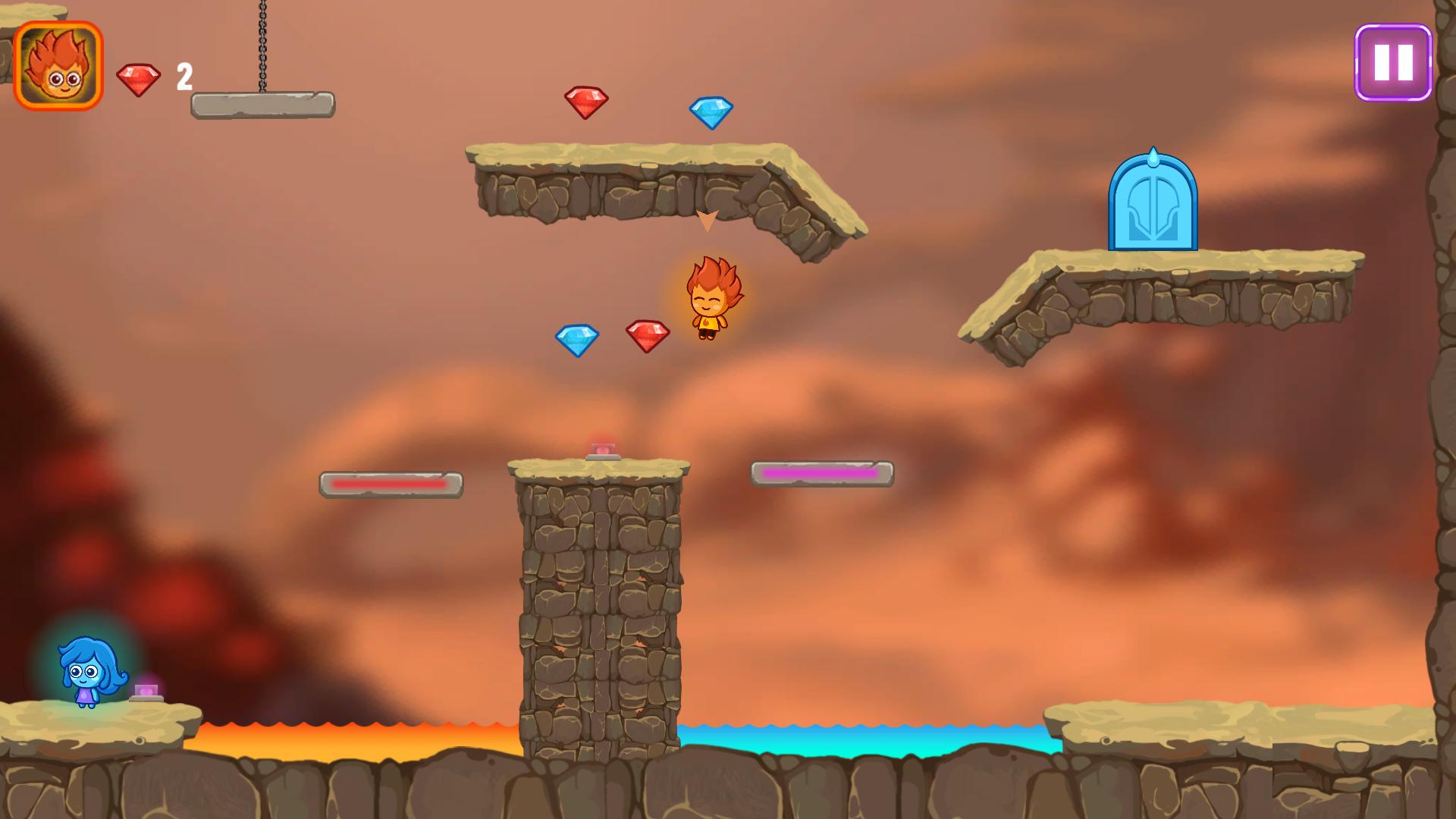Click the pause symbol inside the purple square
The height and width of the screenshot is (819, 1456).
pos(1394,63)
